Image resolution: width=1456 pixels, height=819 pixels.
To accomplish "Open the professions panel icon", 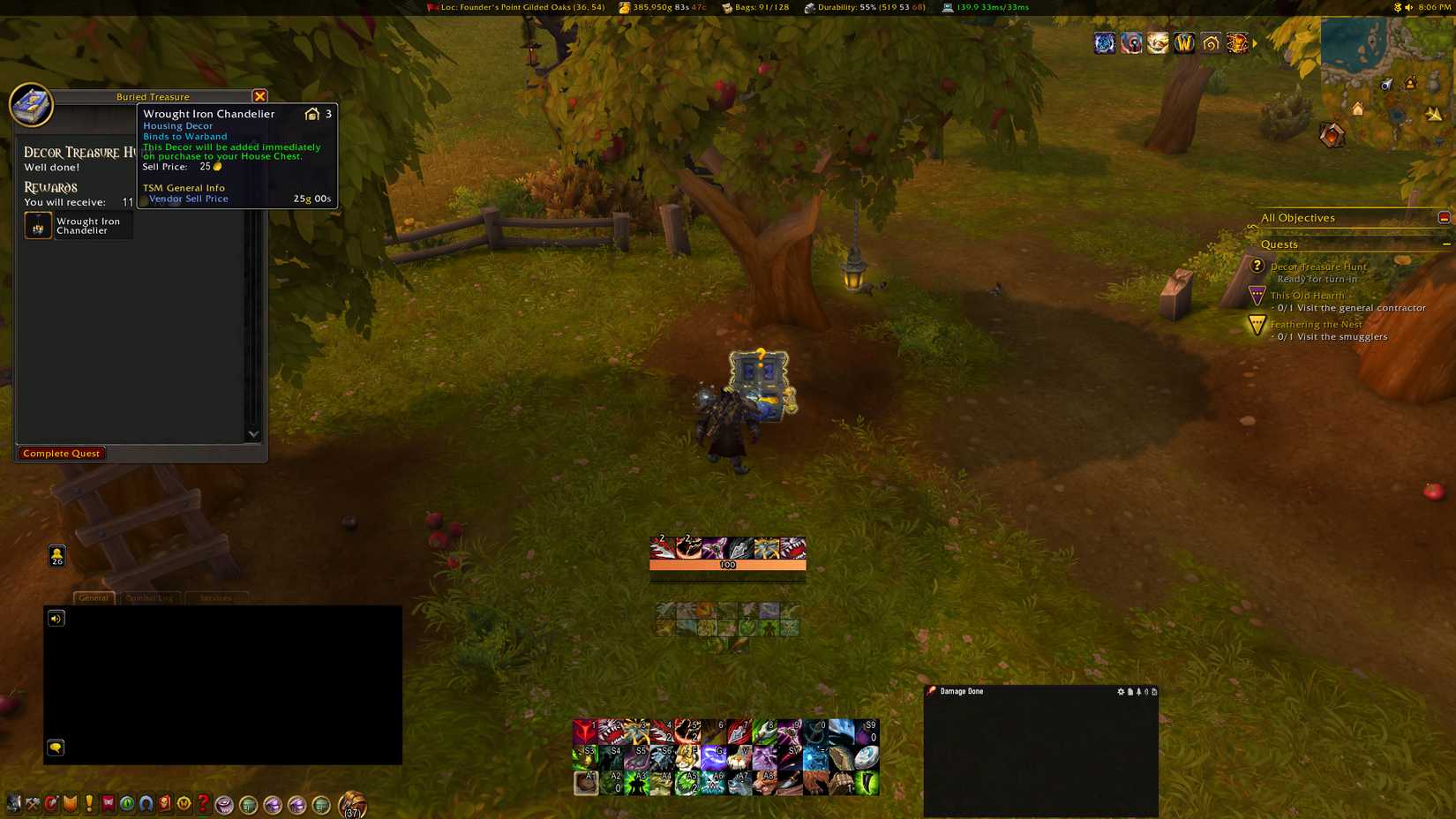I will 33,804.
